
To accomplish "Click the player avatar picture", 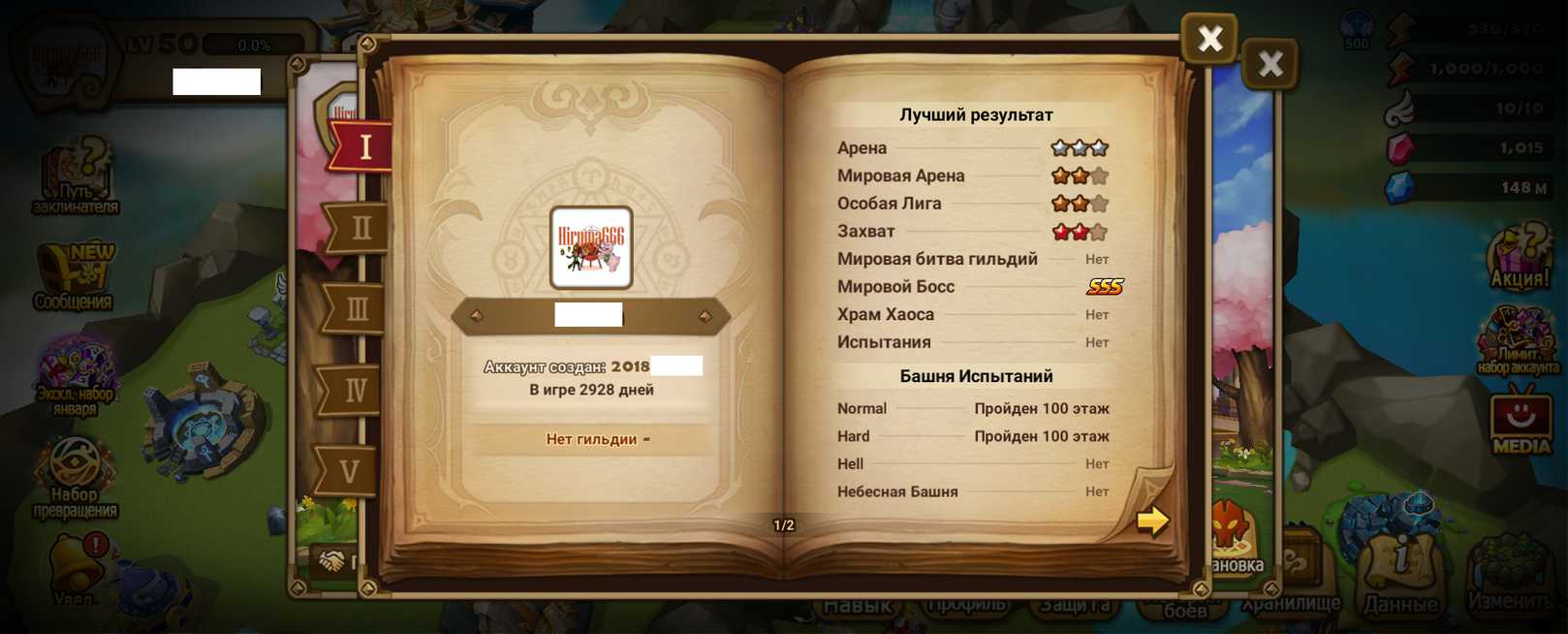I will point(591,247).
